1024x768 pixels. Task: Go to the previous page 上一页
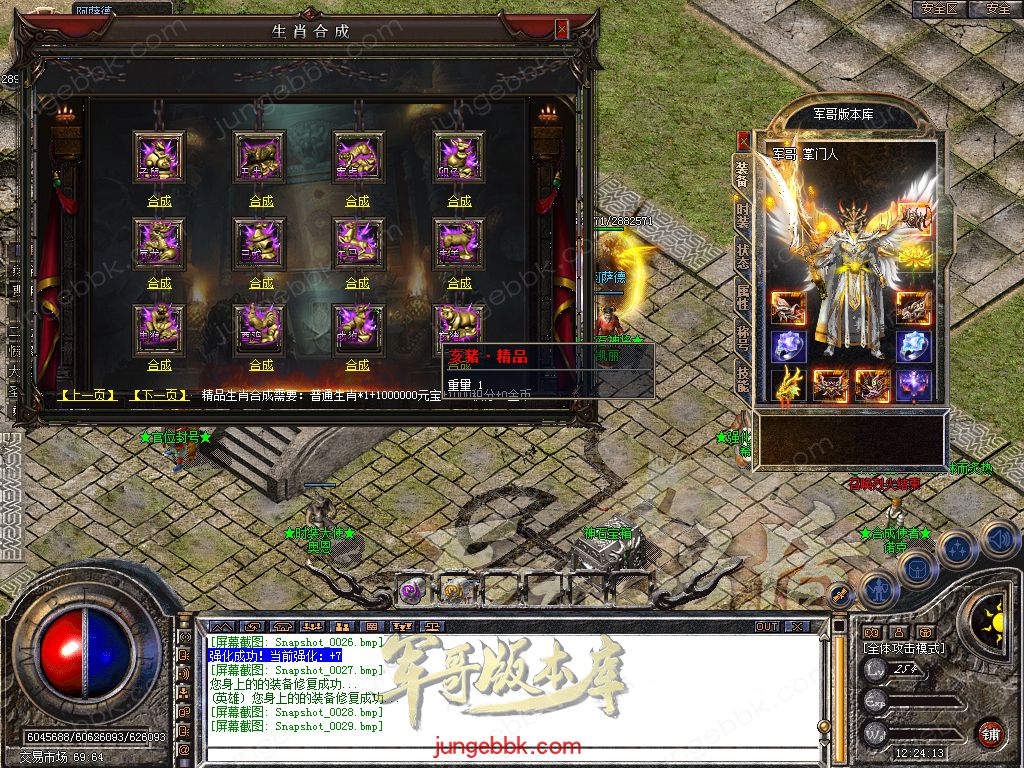[88, 396]
